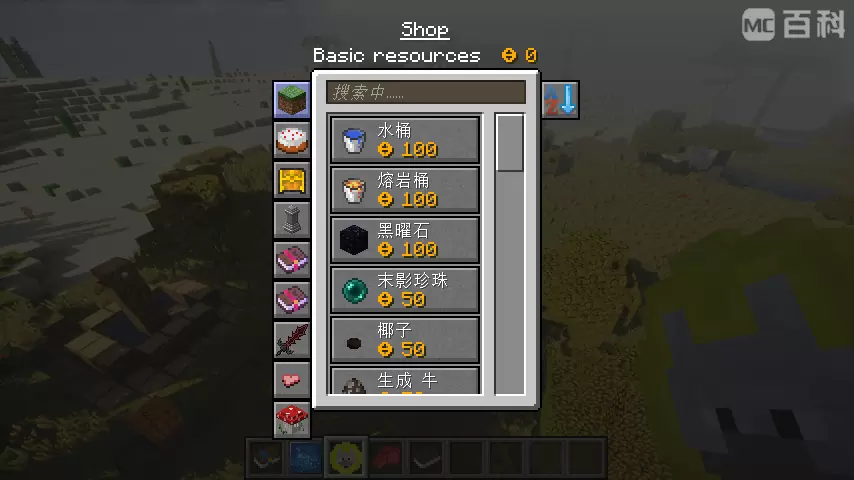Choose the ender pearl (末影珍珠) listing
Screen dimensions: 854x480
[x=405, y=290]
